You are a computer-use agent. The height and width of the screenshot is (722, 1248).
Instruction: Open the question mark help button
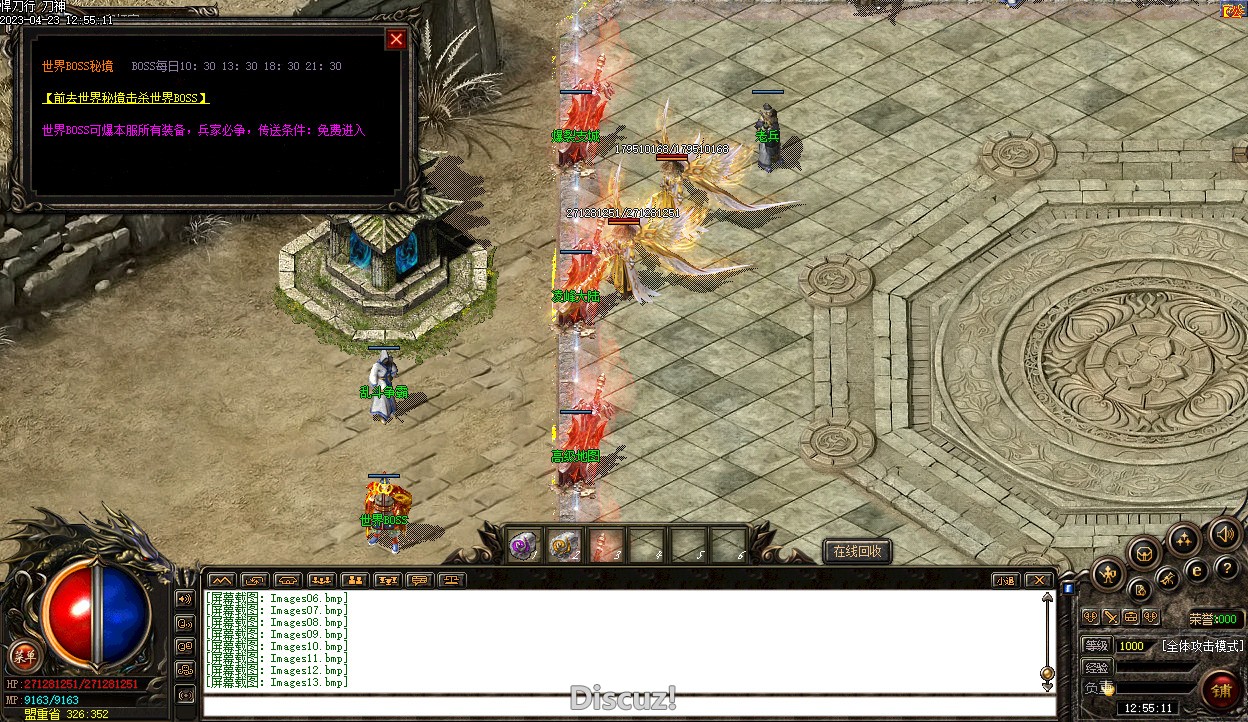tap(1227, 569)
